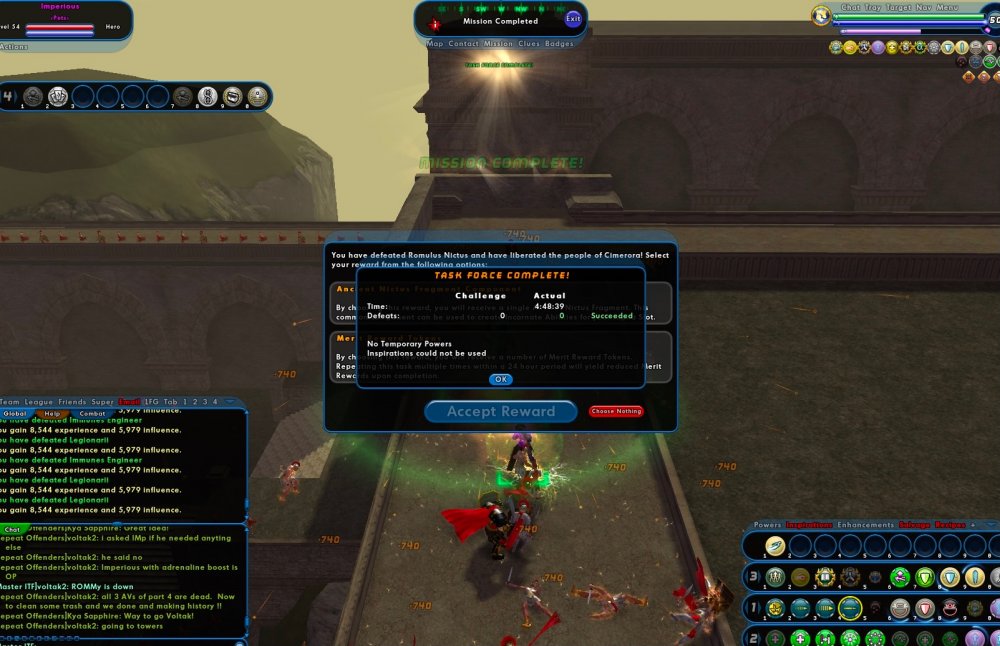Open the Map from the navigation bar
Screen dimensions: 1000x646
[x=435, y=44]
